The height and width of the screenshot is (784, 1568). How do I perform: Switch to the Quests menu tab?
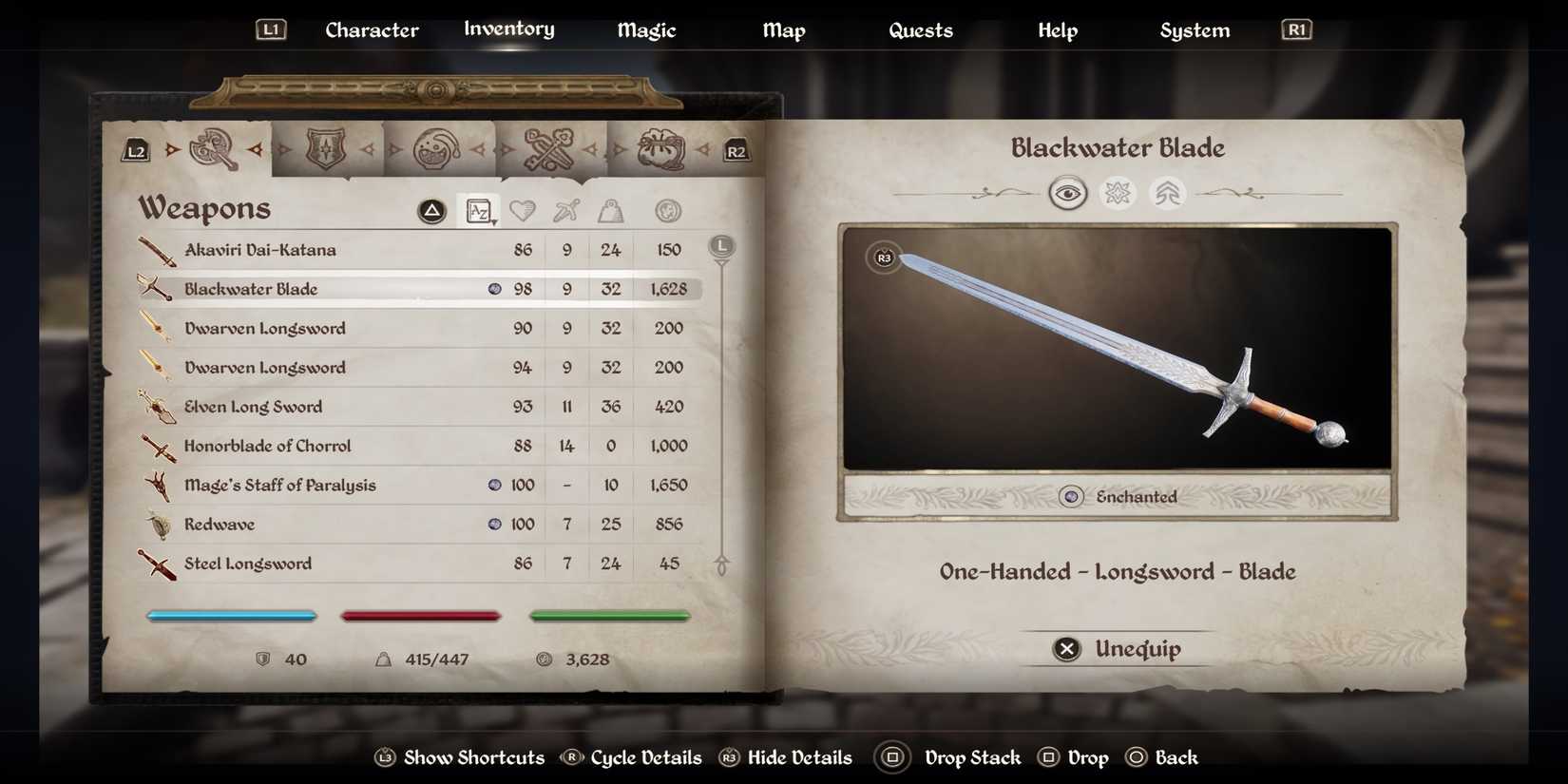pos(920,29)
